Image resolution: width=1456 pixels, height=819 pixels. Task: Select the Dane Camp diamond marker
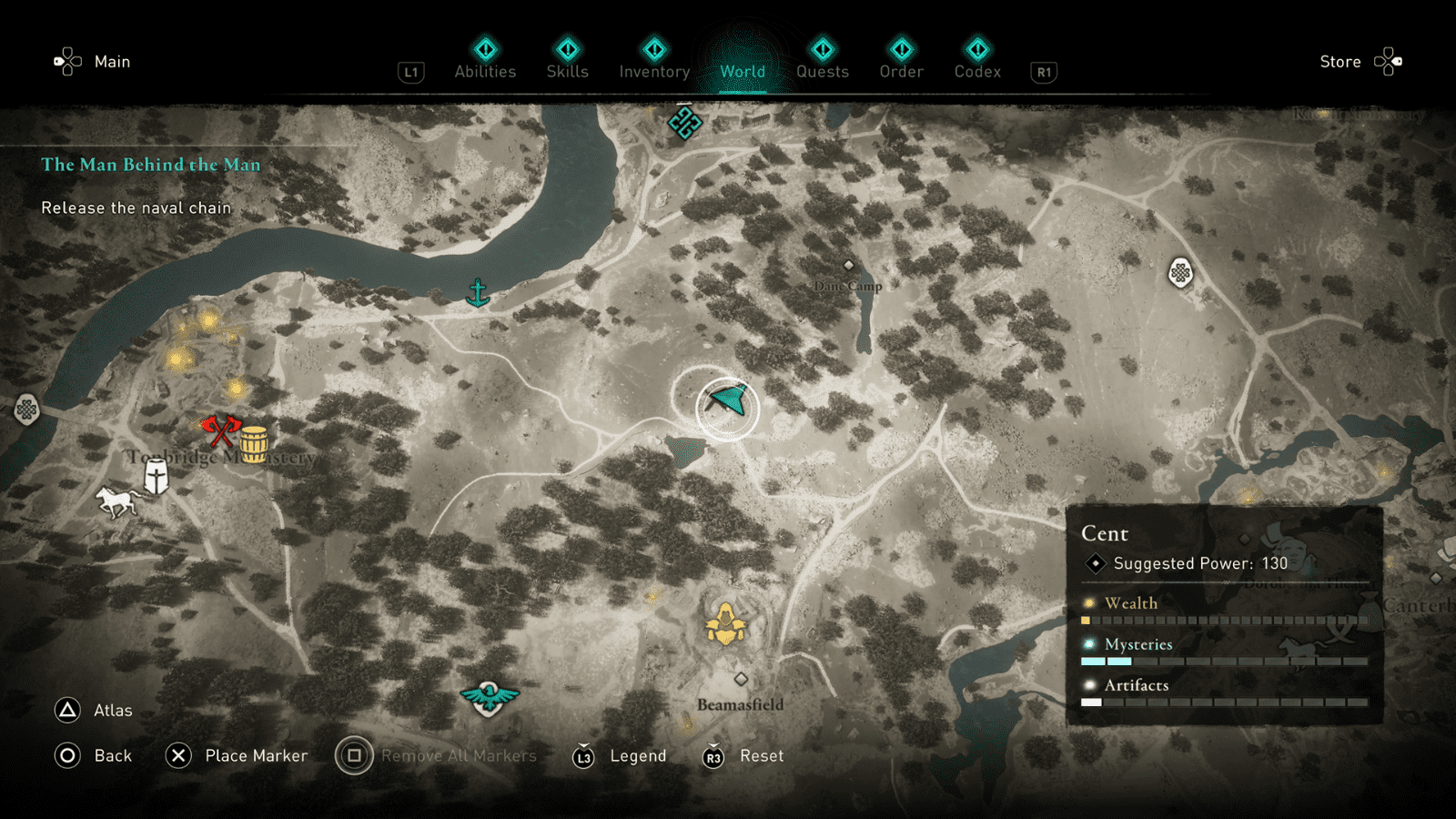(x=850, y=265)
